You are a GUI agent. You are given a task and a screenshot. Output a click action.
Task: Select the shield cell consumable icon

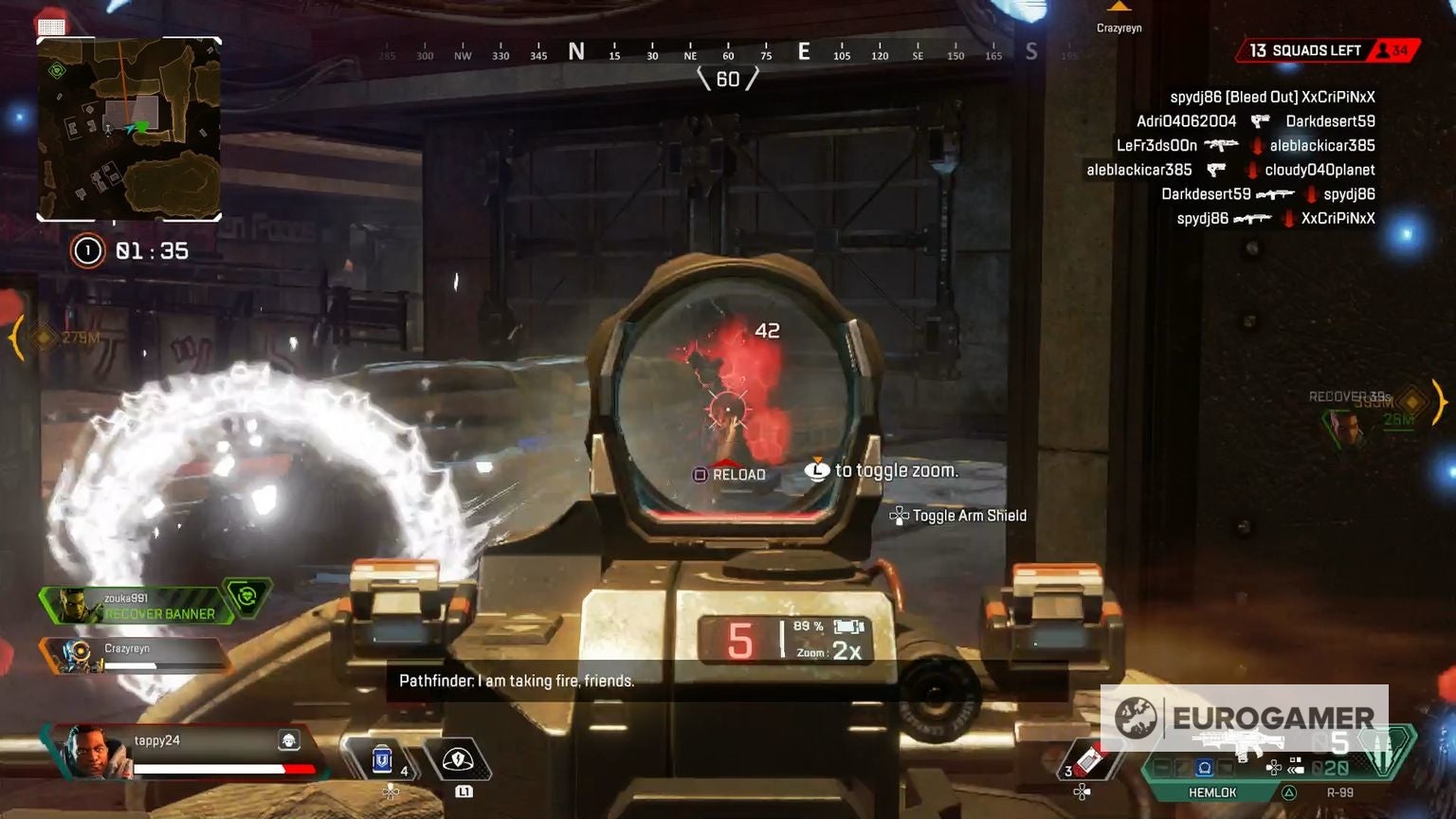coord(381,756)
